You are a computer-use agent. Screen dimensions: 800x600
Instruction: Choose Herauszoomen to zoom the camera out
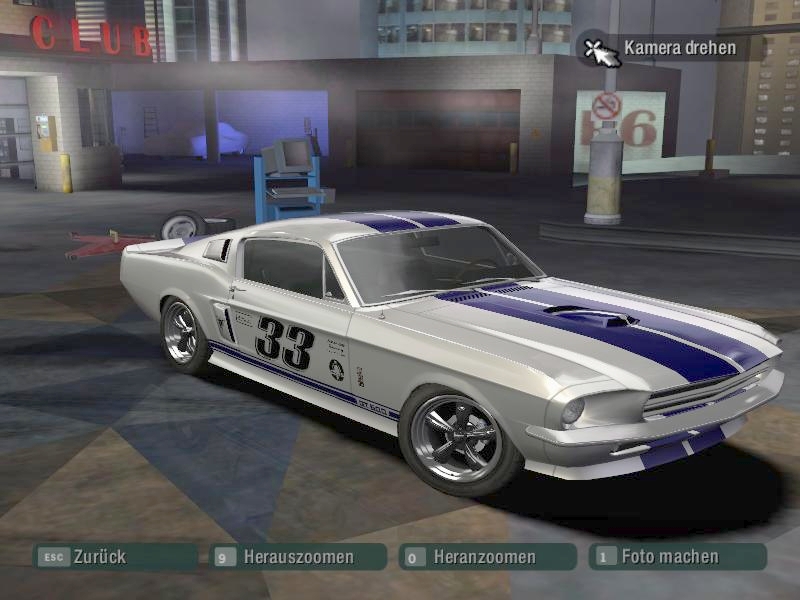pyautogui.click(x=298, y=557)
